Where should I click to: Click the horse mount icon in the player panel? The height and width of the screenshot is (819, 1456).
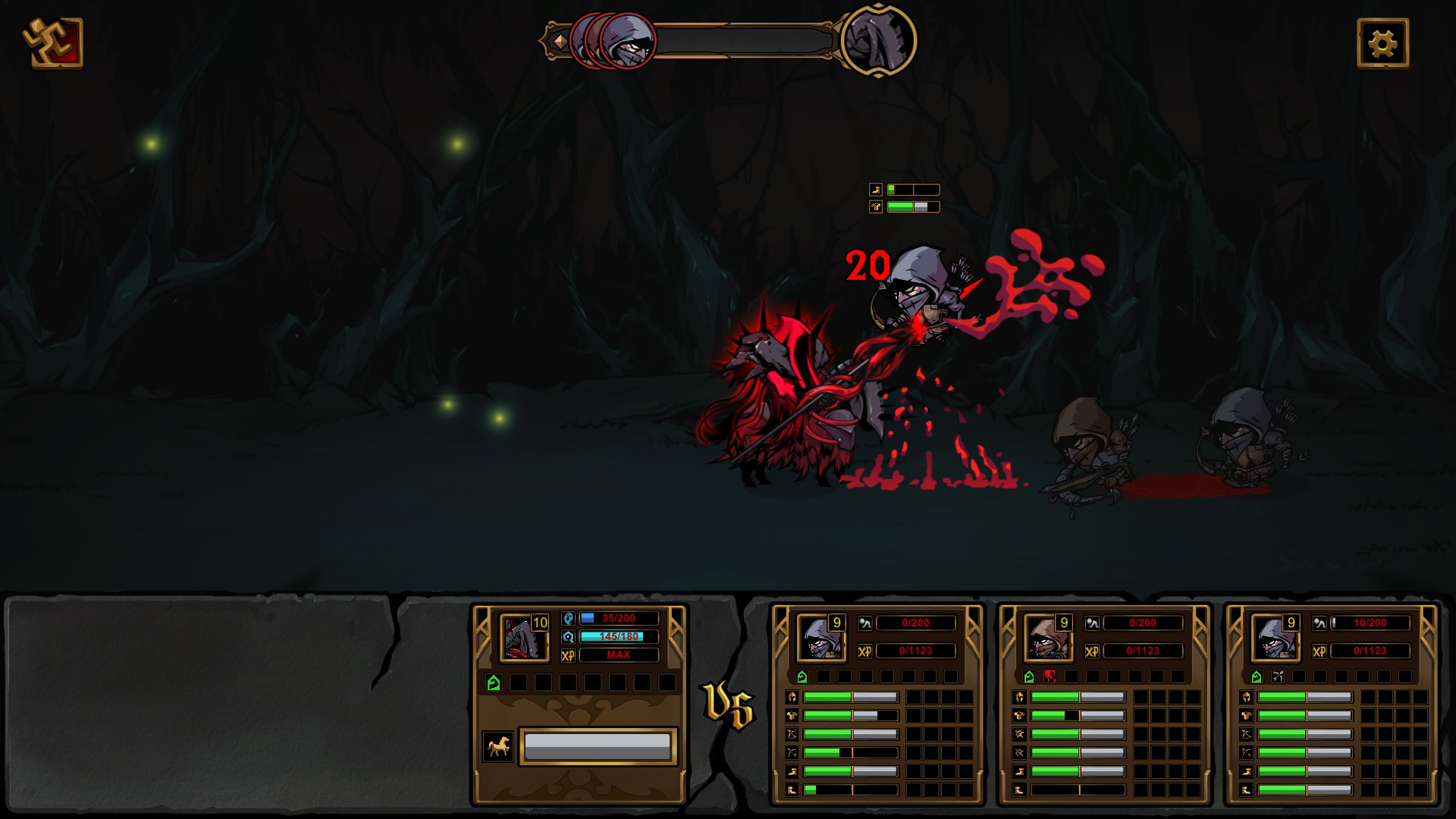[x=498, y=746]
